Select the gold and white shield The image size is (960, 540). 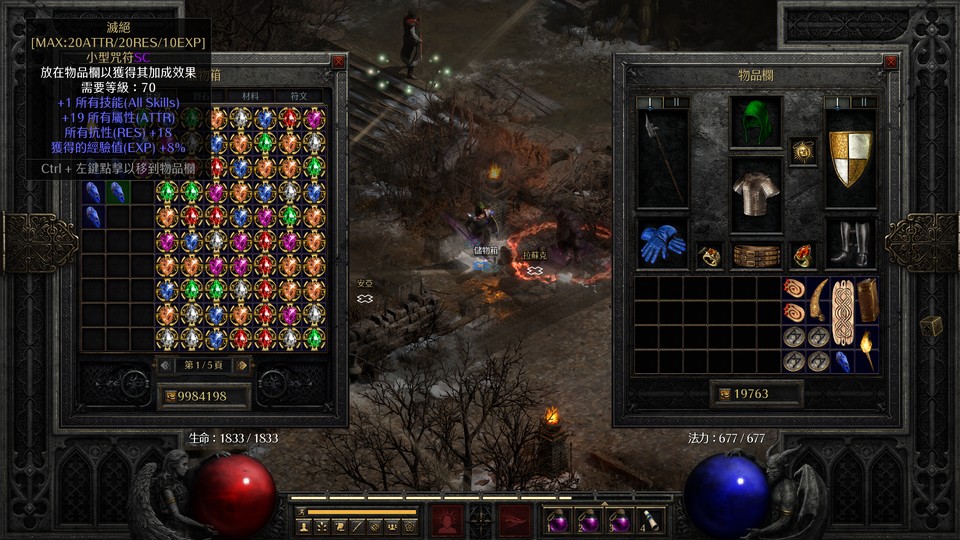[850, 157]
